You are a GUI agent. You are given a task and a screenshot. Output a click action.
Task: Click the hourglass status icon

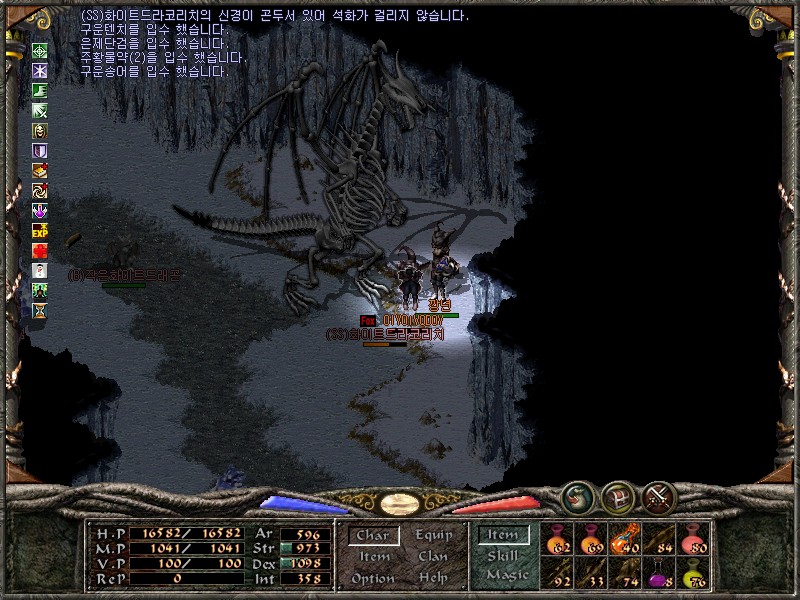click(x=40, y=310)
